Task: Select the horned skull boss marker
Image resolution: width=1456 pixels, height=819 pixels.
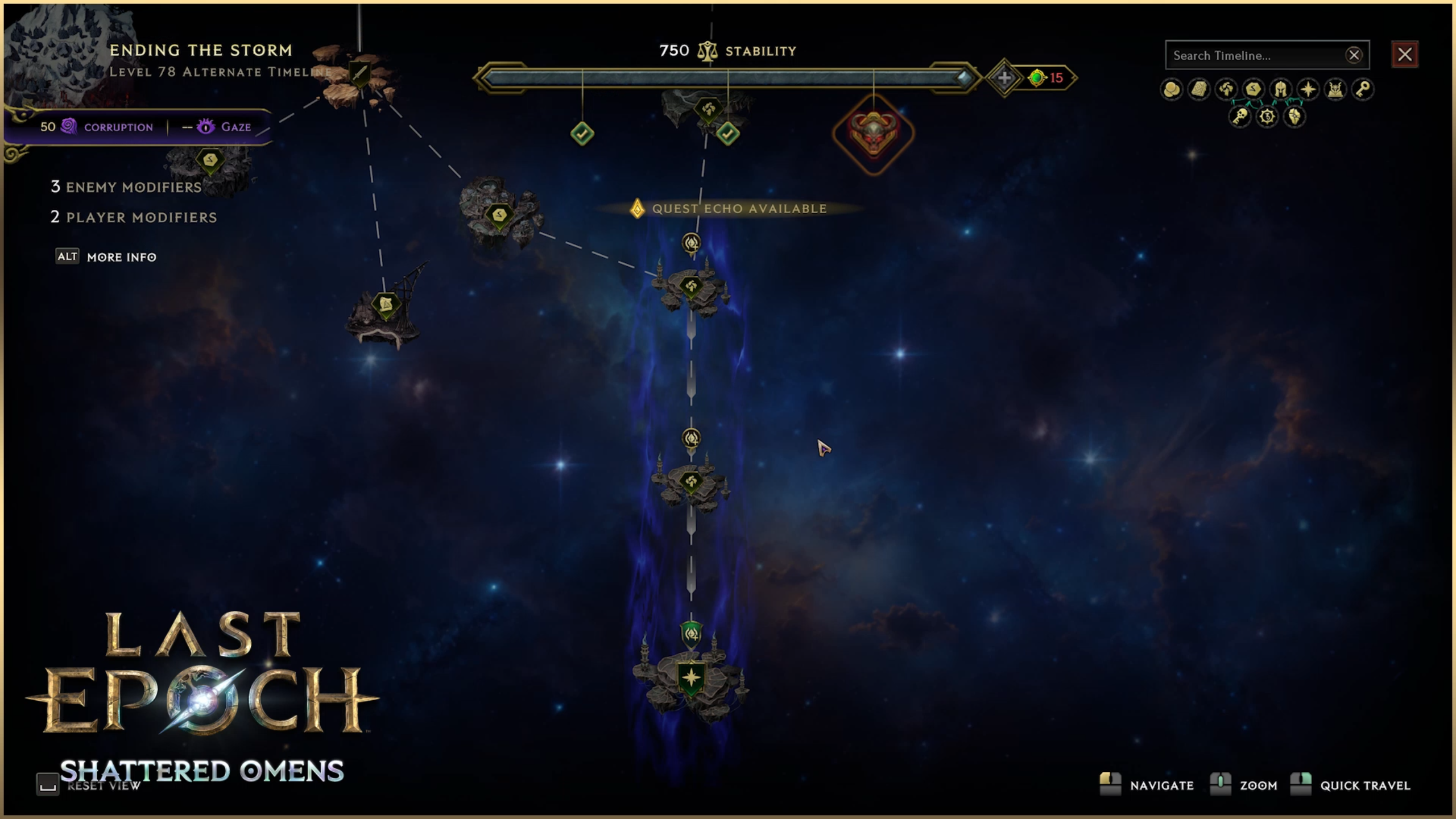Action: click(874, 134)
